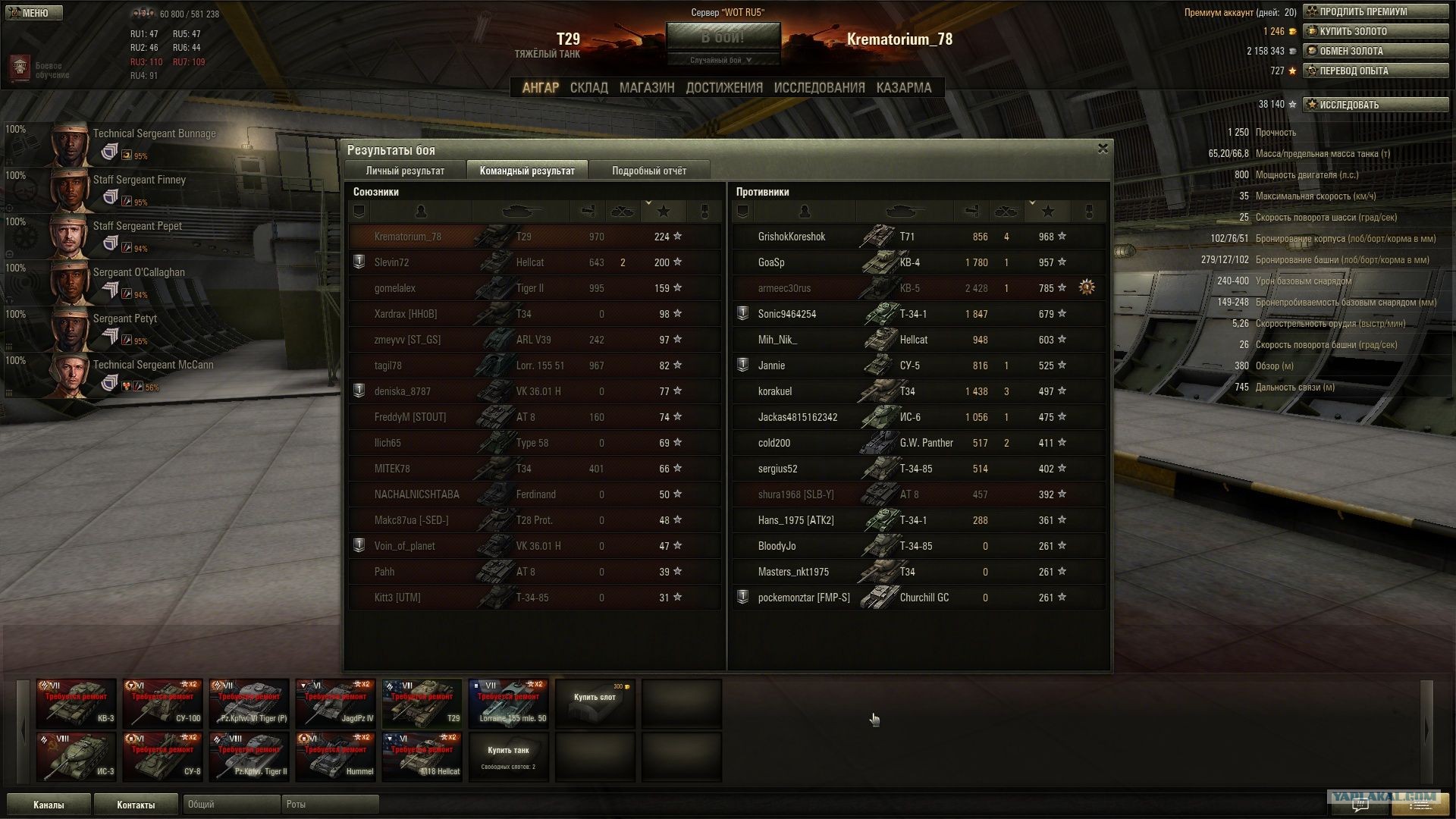Choose the Hummel tank in carousel
The height and width of the screenshot is (819, 1456).
coord(336,757)
